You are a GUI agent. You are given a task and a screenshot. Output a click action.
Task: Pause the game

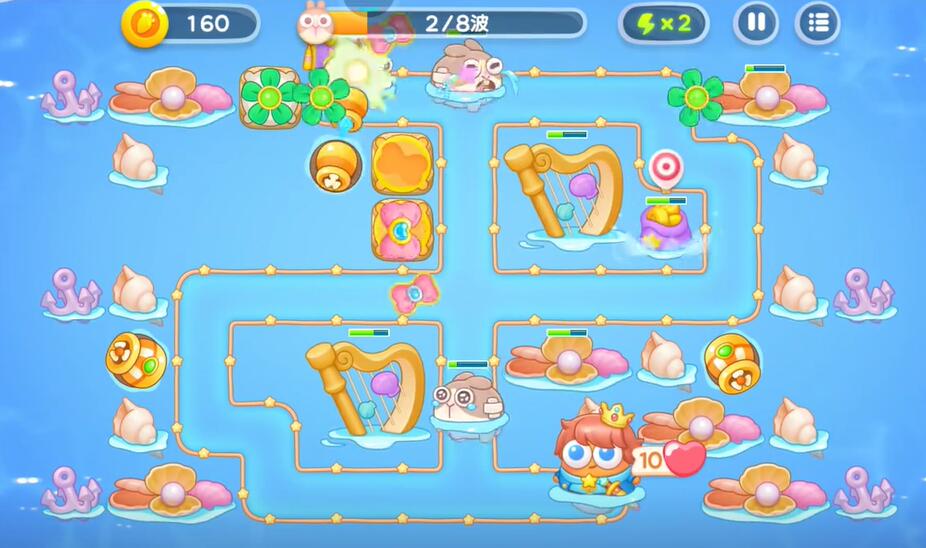(756, 23)
